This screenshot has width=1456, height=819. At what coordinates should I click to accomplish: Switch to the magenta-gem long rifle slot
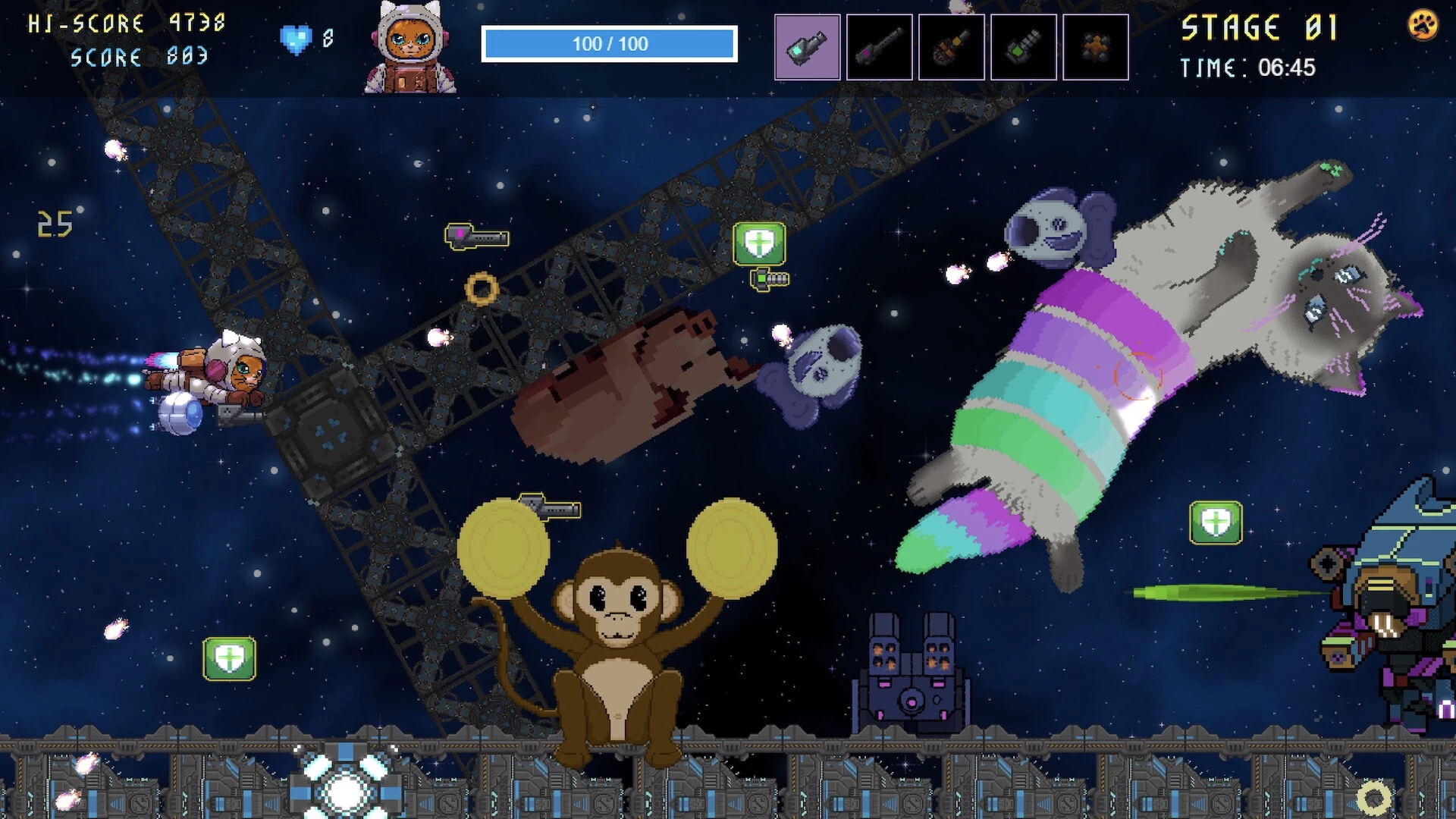coord(879,47)
